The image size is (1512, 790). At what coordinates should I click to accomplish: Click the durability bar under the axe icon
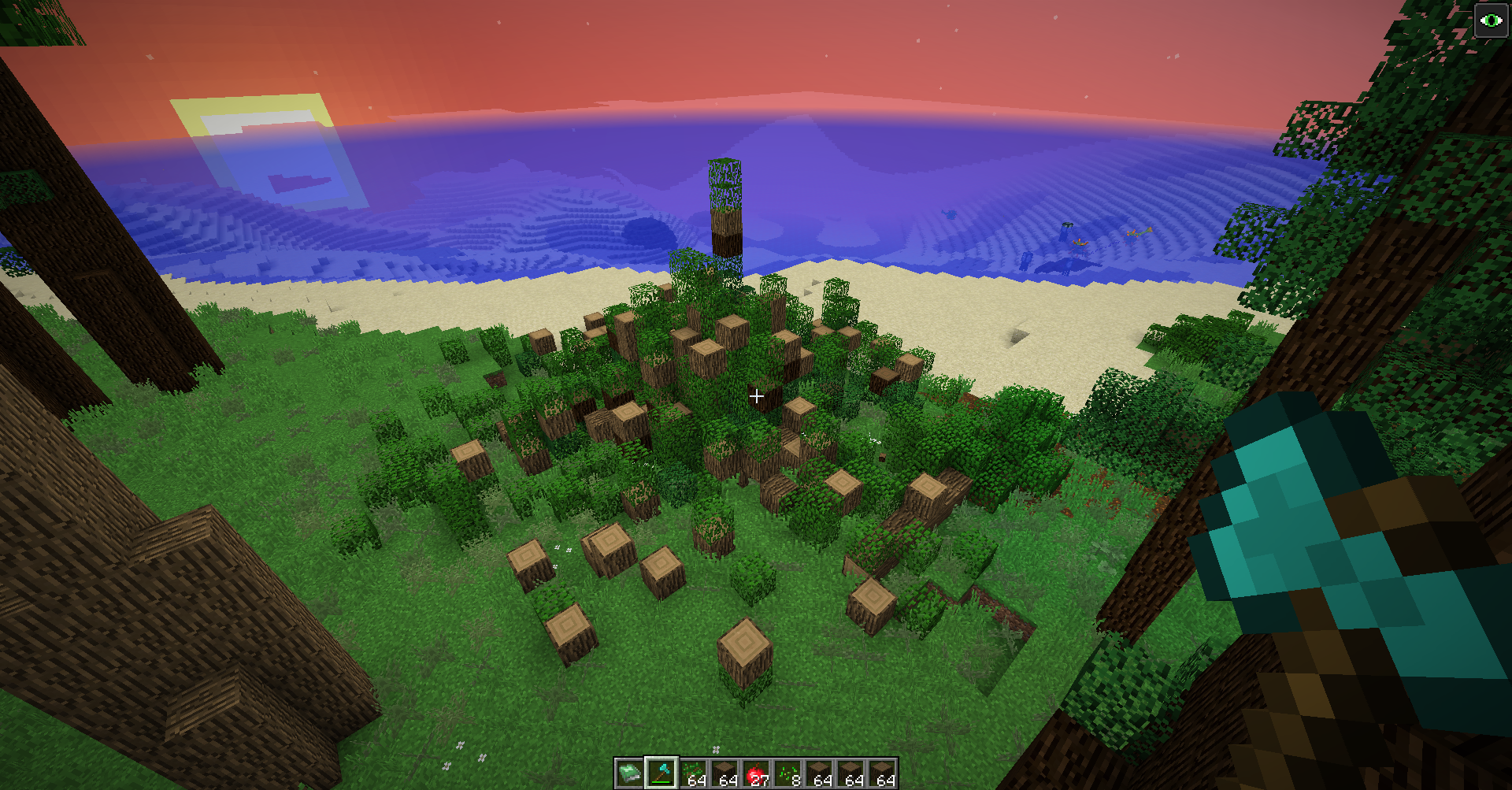pos(661,782)
